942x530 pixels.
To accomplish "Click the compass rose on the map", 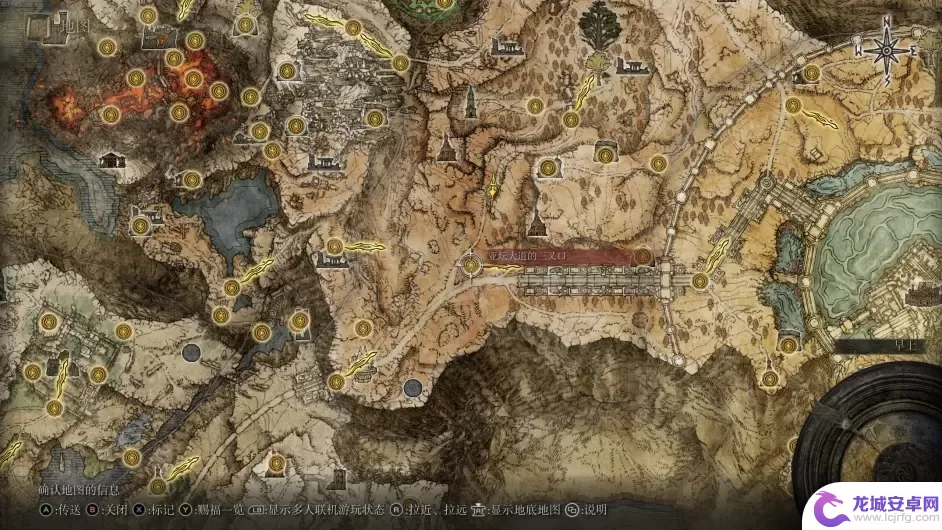I will pyautogui.click(x=886, y=48).
